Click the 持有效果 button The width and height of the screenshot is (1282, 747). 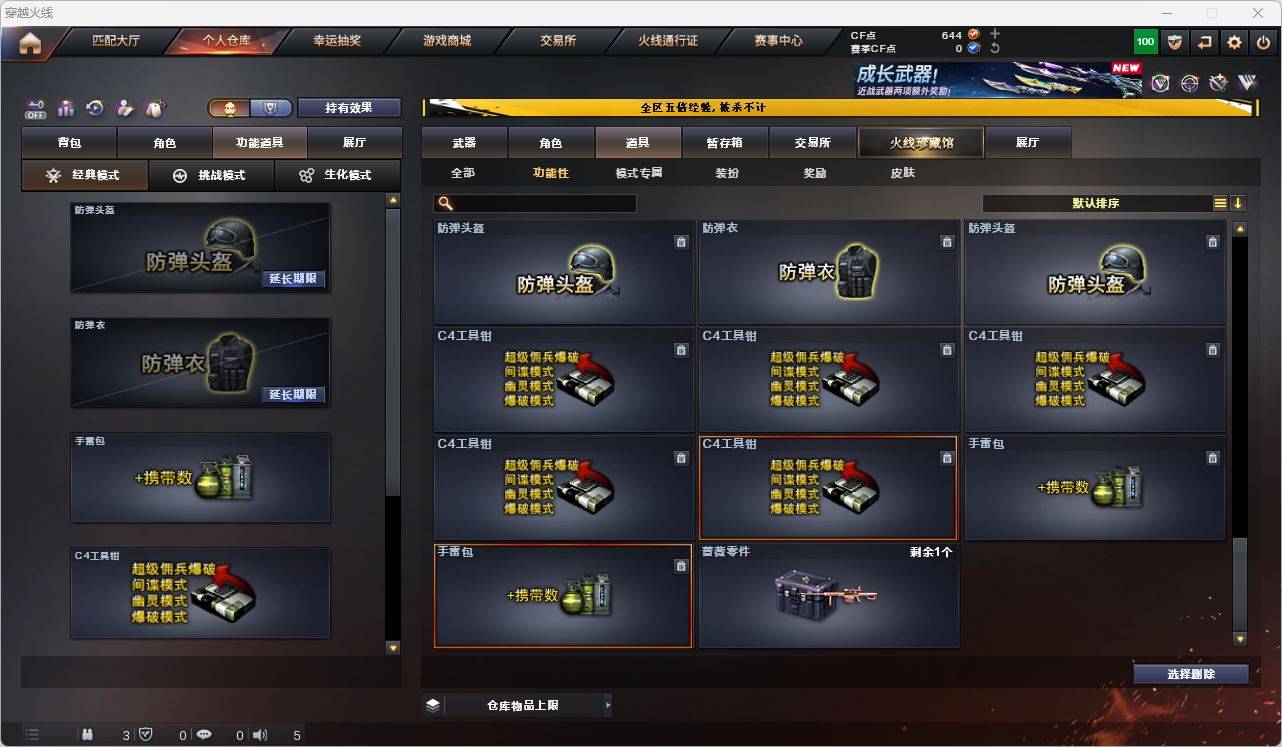coord(349,107)
